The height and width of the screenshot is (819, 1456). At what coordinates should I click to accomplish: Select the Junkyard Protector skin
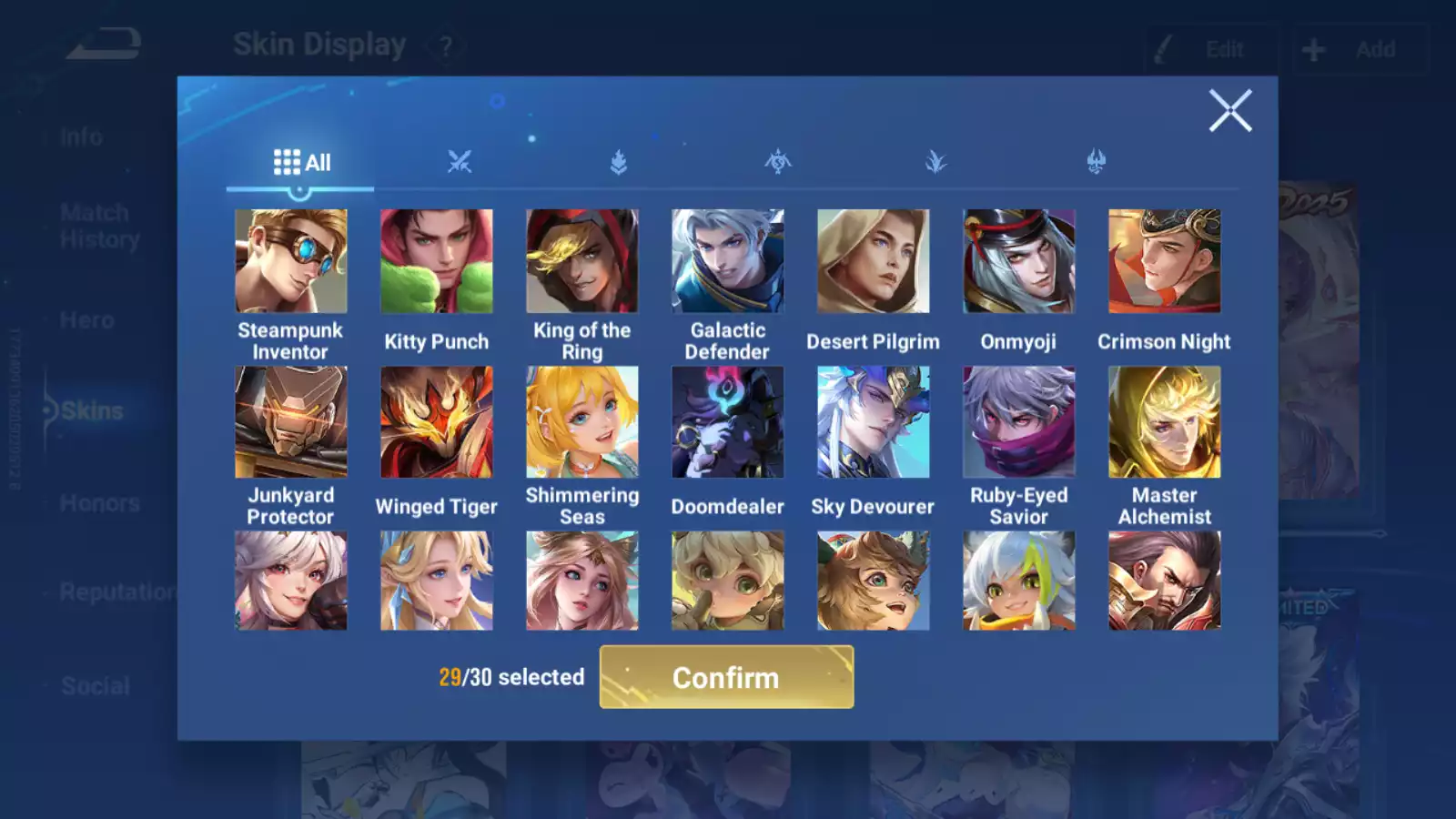pos(291,422)
